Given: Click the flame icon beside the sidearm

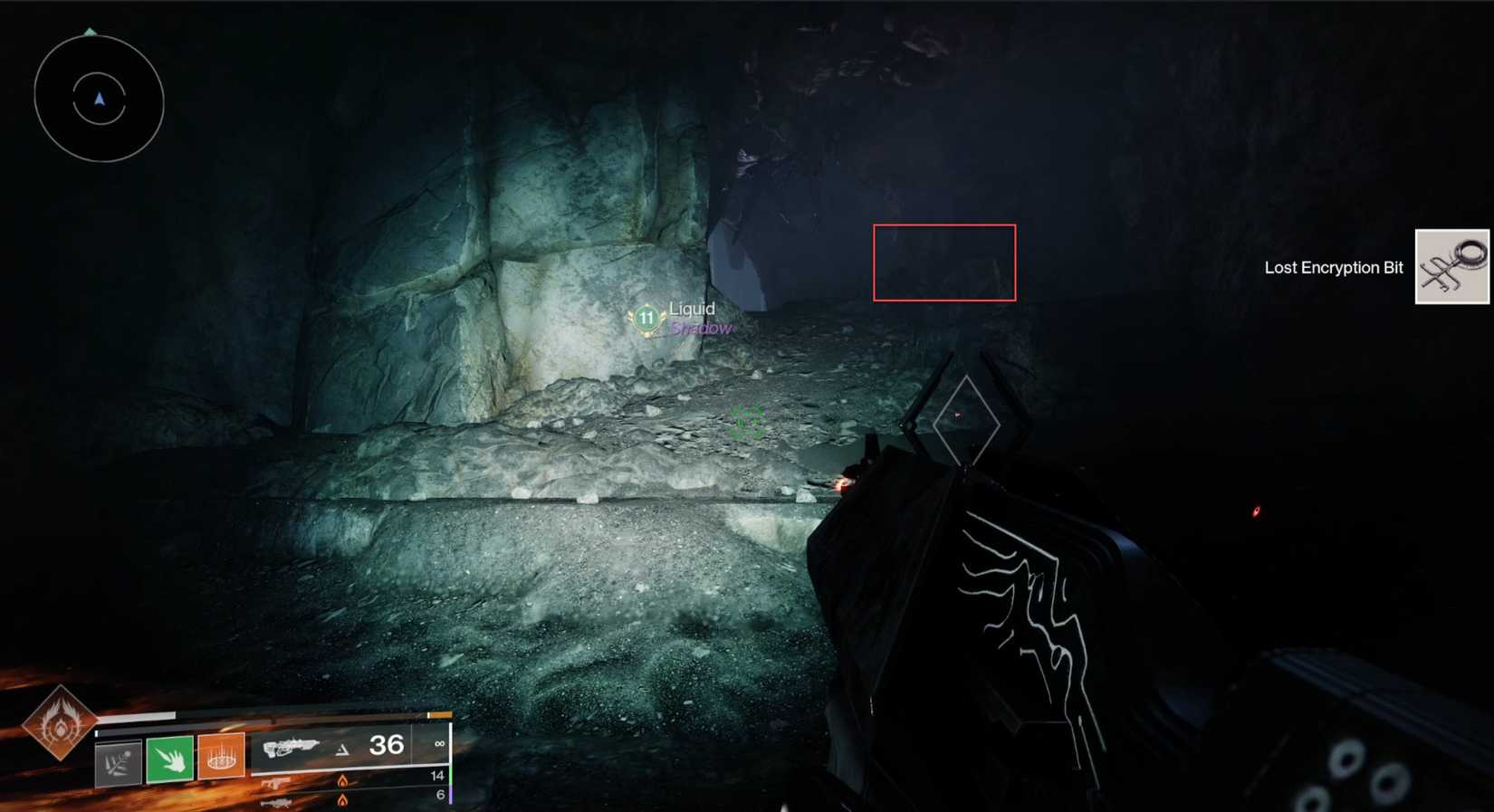Looking at the screenshot, I should 343,781.
